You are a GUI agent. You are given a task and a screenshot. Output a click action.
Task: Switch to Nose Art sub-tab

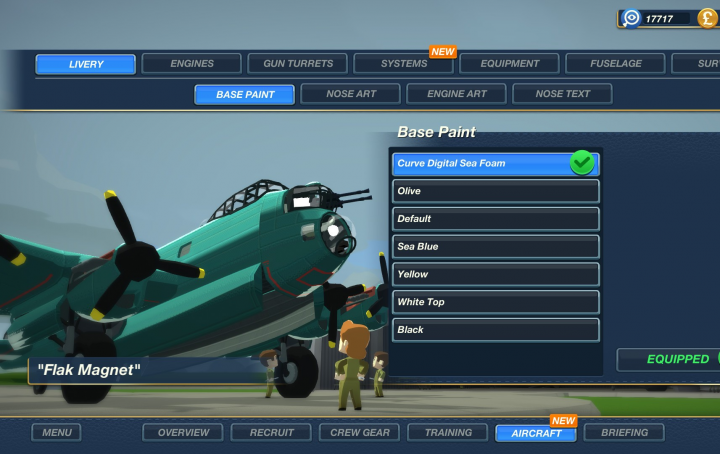click(351, 94)
